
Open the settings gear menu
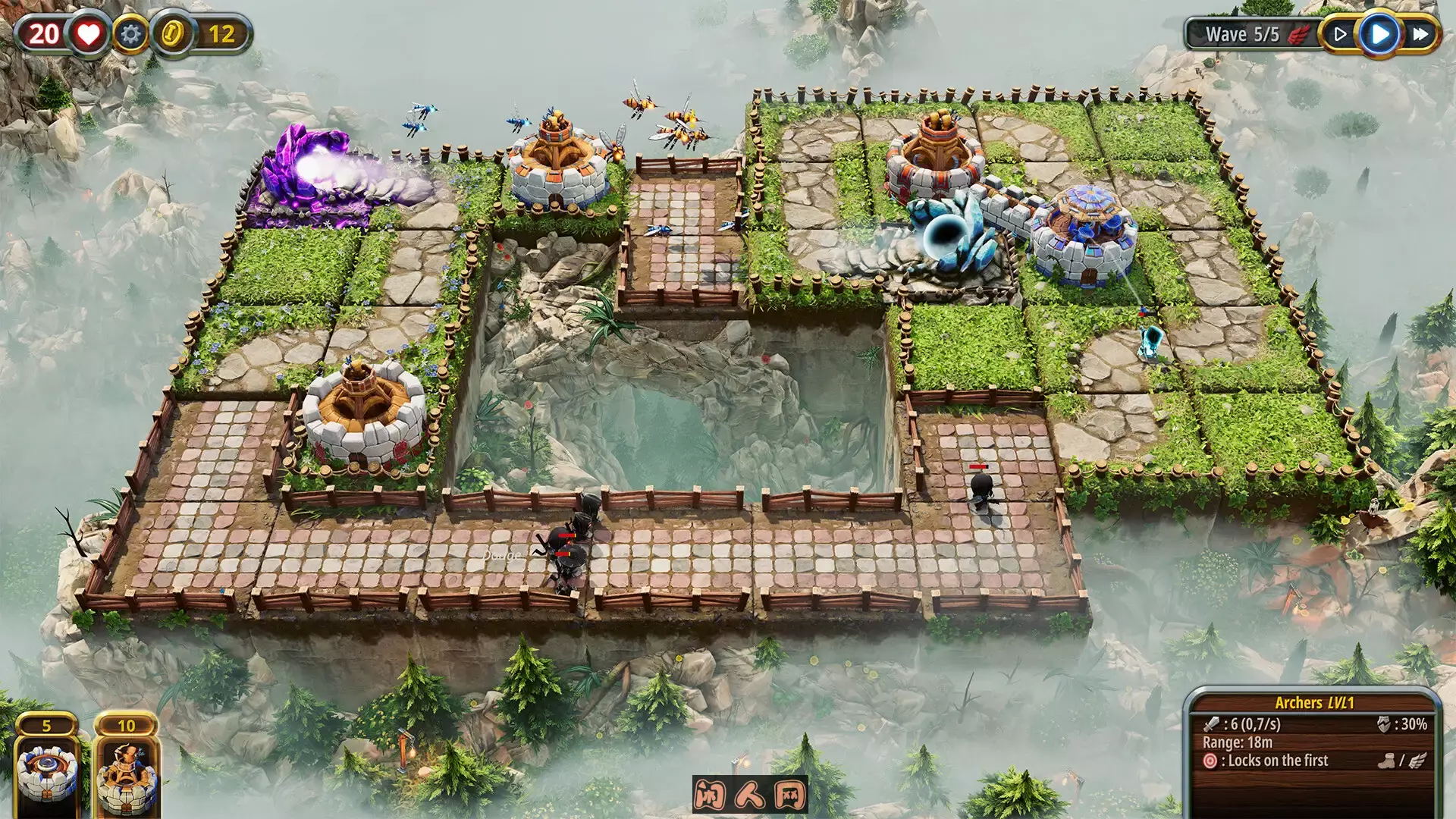click(x=130, y=35)
